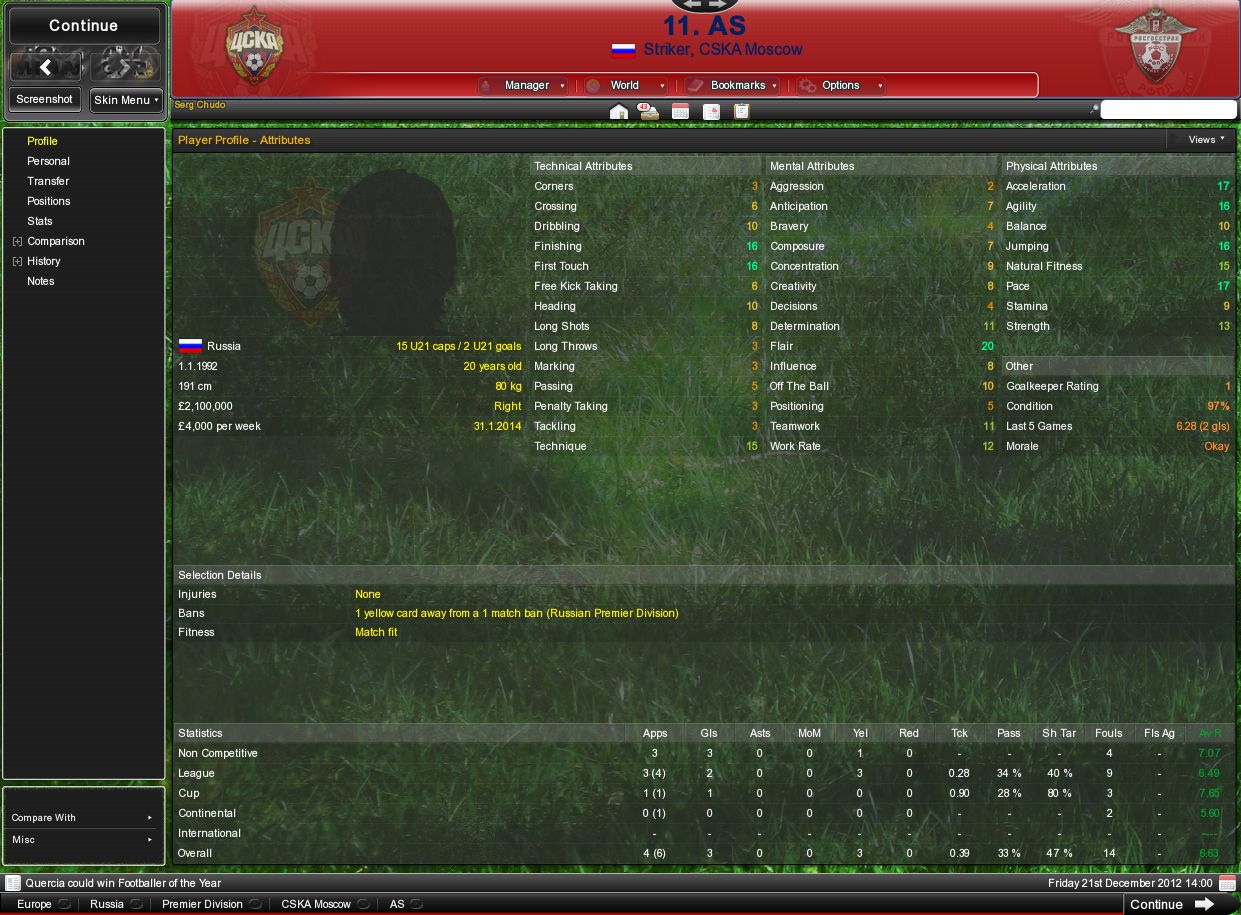Click the search input field
Screen dimensions: 1241x915
click(x=1168, y=110)
